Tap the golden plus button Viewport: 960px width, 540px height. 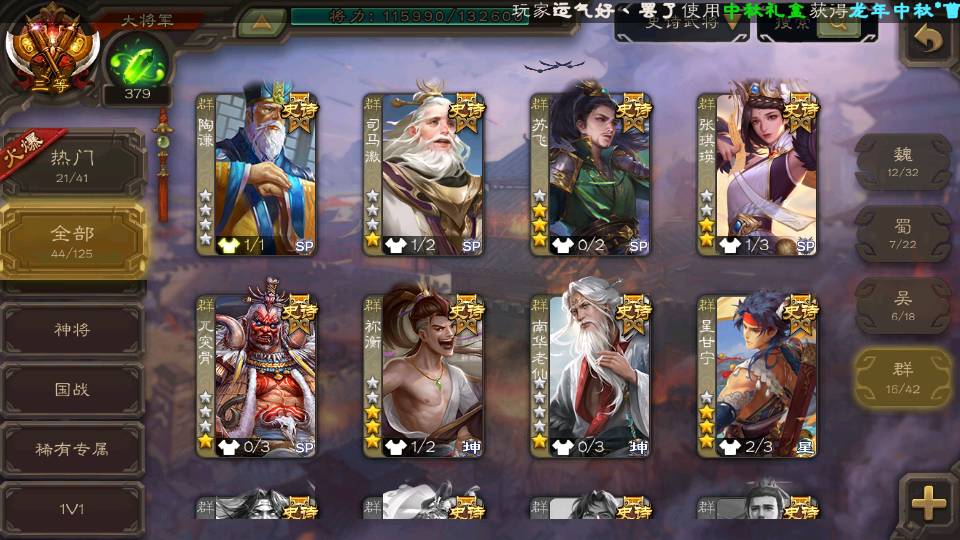929,501
